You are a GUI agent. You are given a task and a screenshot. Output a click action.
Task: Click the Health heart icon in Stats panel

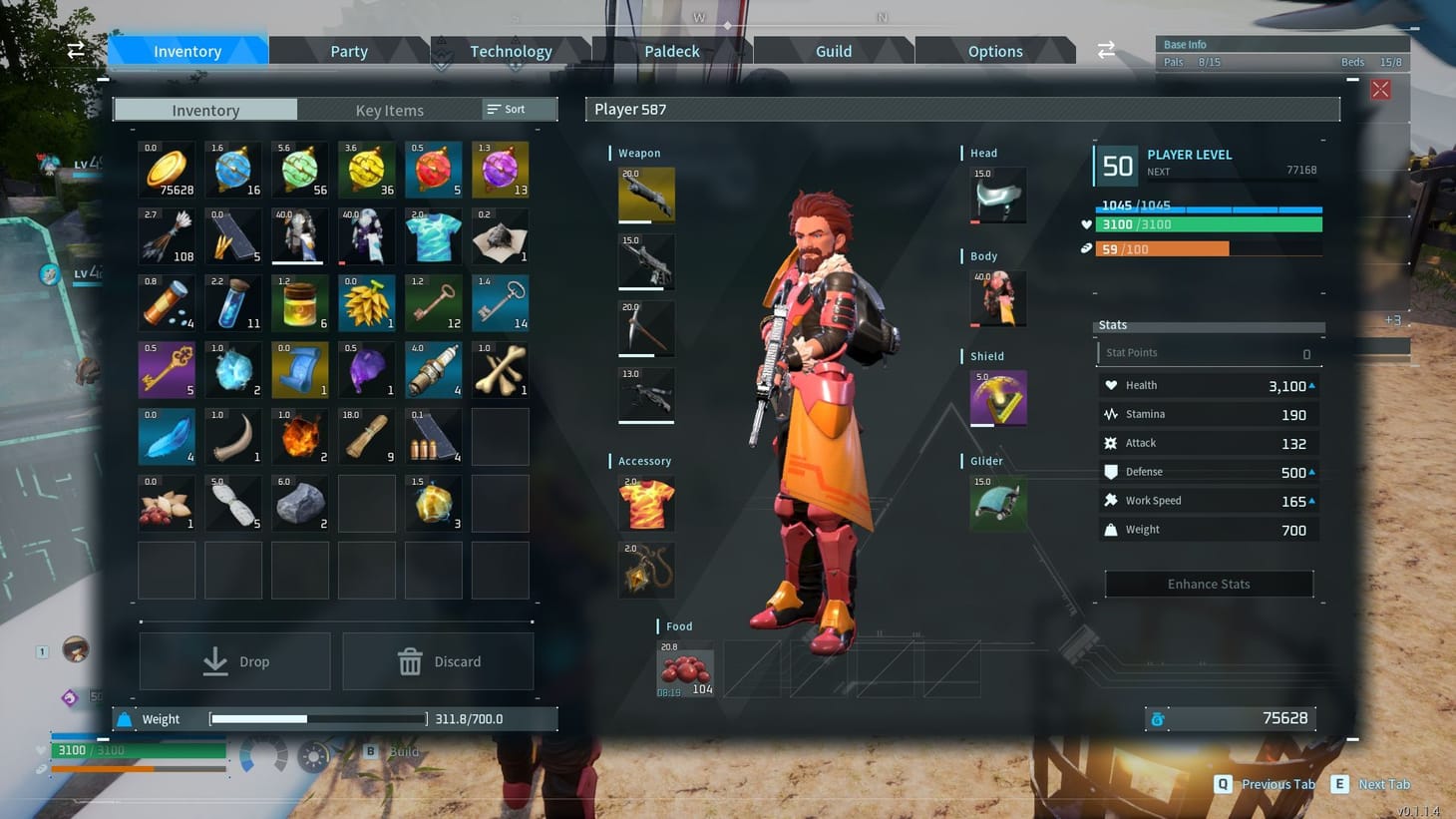(1113, 384)
